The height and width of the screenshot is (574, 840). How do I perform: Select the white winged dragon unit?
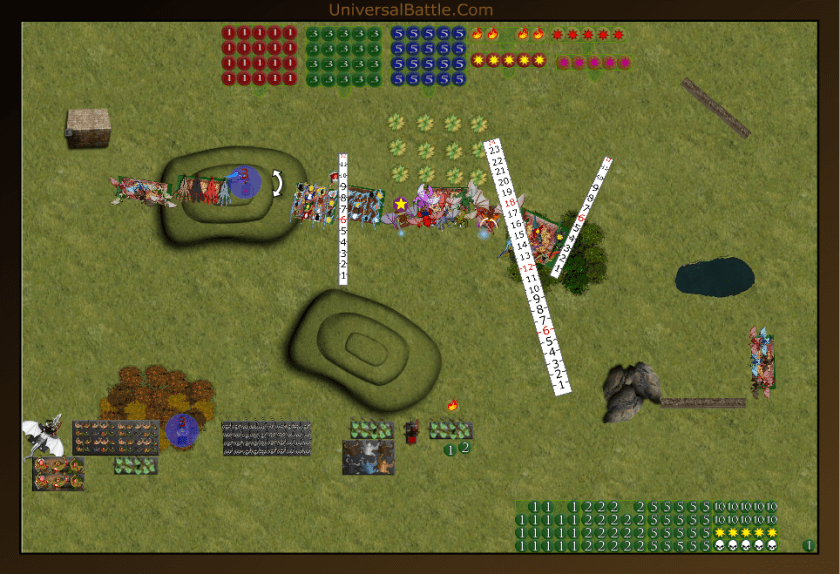pyautogui.click(x=43, y=436)
